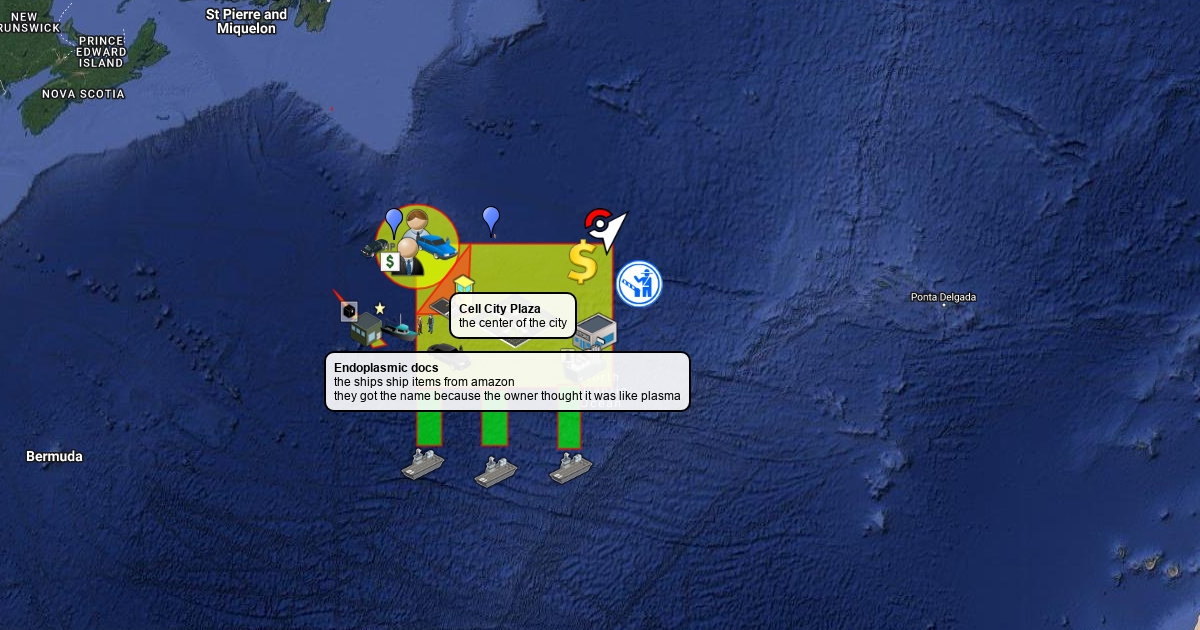Click the small yellow star marker
The width and height of the screenshot is (1200, 630).
click(x=380, y=308)
